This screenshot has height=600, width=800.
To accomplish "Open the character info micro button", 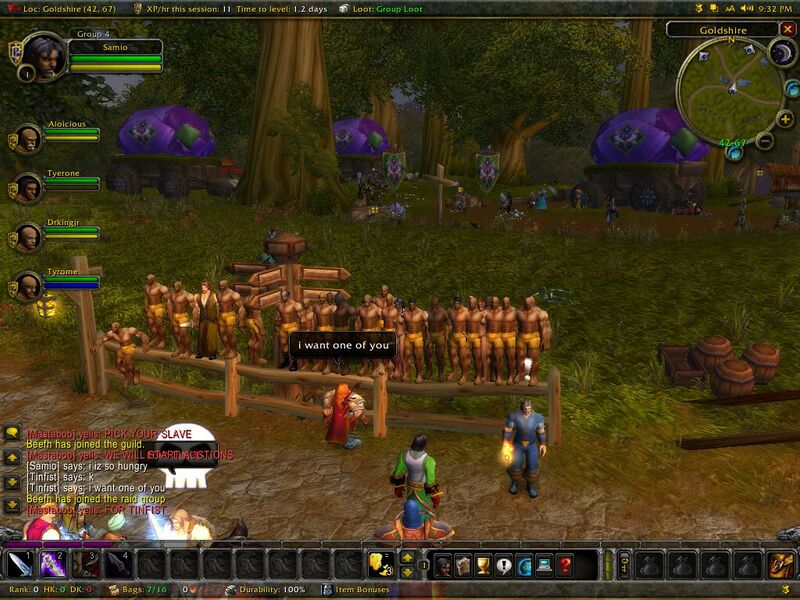I will 442,565.
